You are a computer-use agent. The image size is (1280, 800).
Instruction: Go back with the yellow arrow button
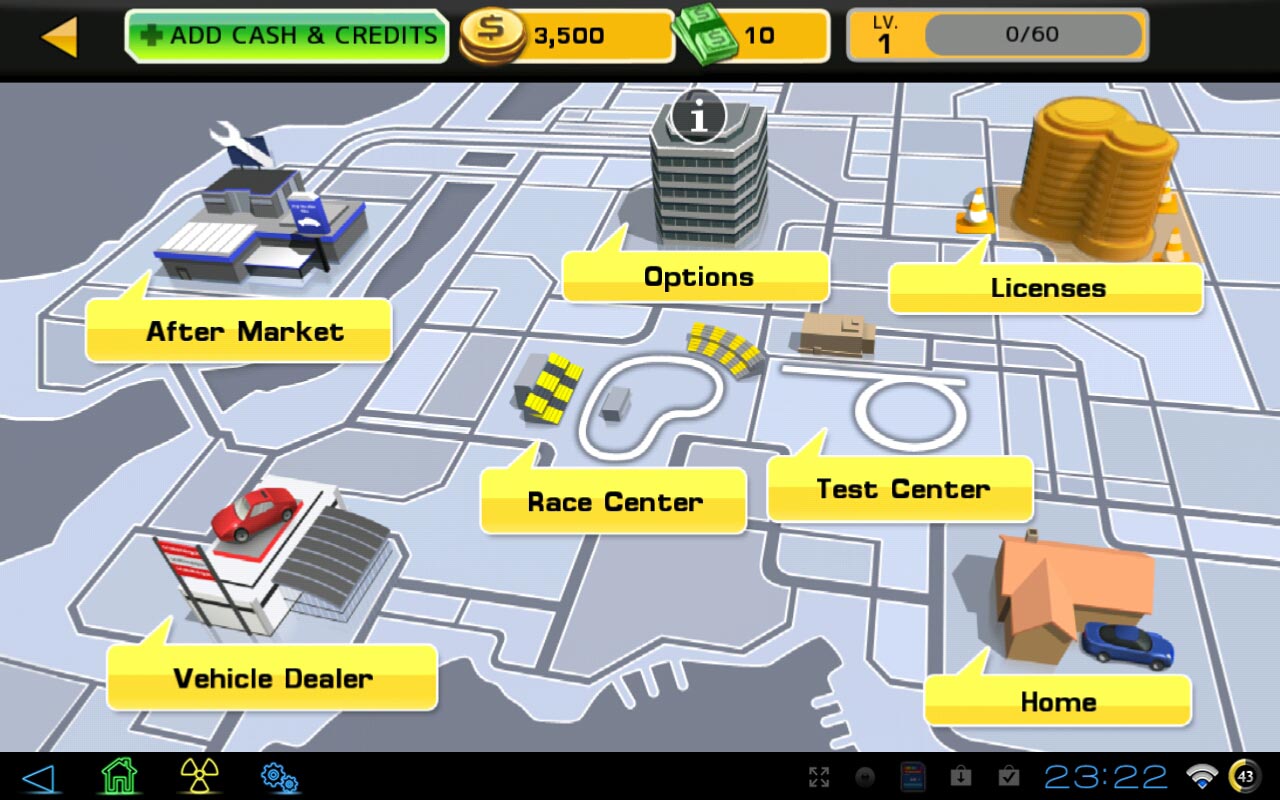(59, 37)
